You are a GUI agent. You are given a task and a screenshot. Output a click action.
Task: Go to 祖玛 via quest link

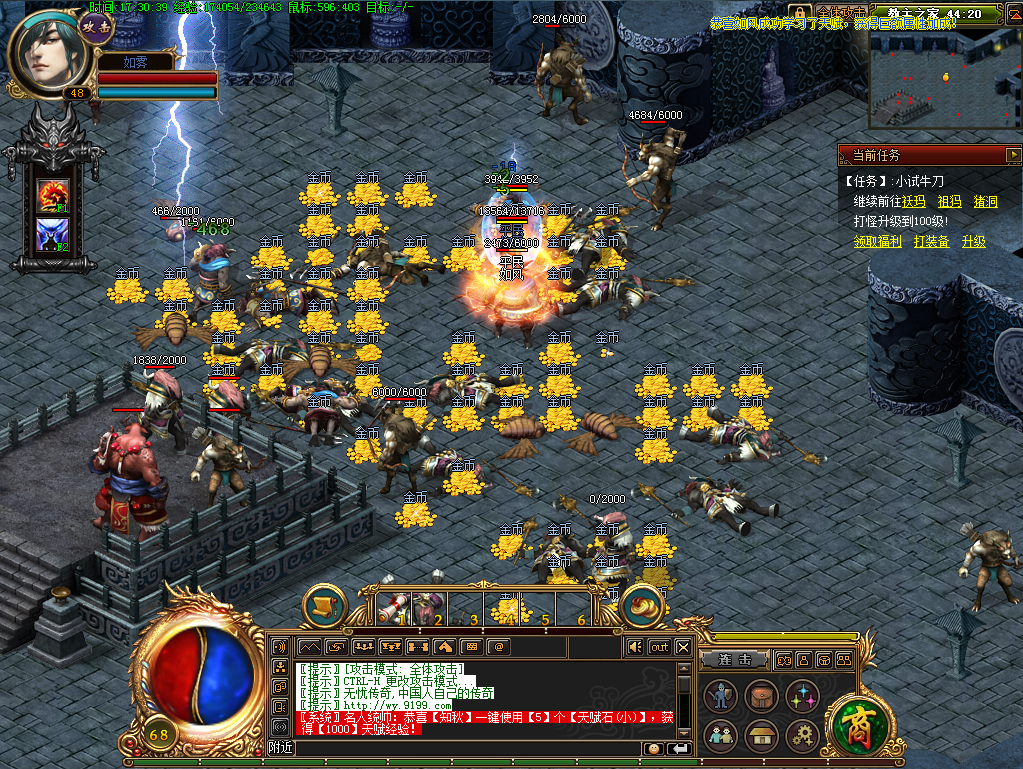point(949,201)
